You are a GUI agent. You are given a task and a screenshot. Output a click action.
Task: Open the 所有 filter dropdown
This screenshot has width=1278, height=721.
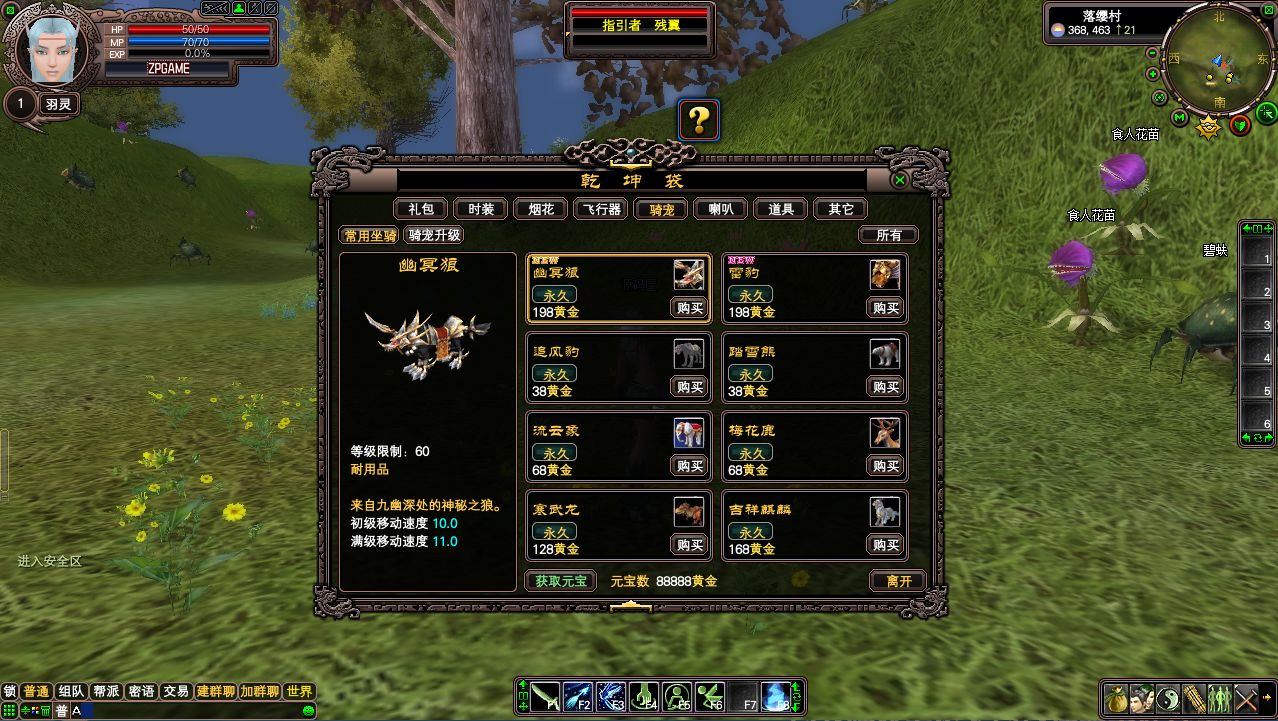pyautogui.click(x=888, y=235)
